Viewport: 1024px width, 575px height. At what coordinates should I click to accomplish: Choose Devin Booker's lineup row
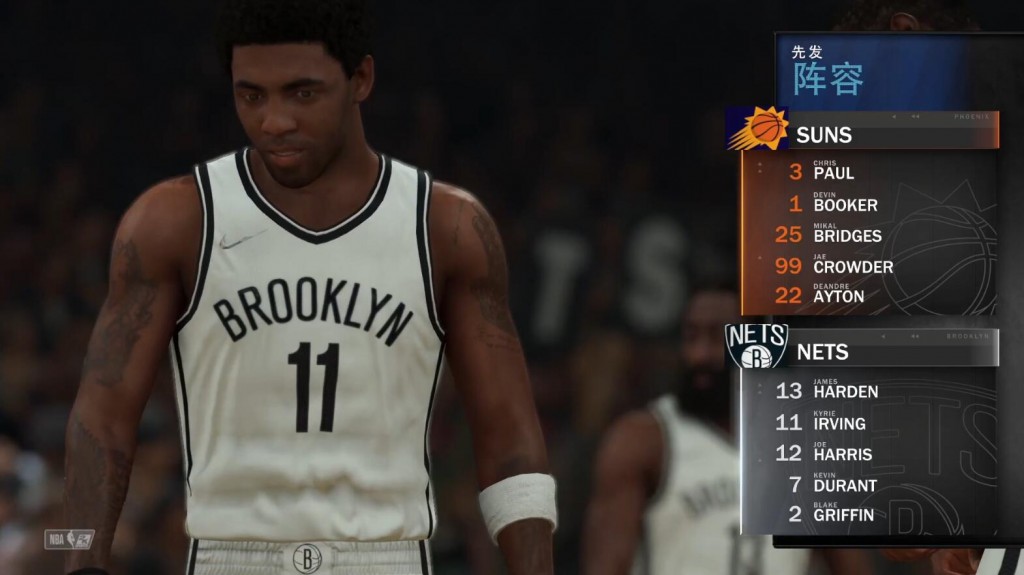pyautogui.click(x=845, y=203)
